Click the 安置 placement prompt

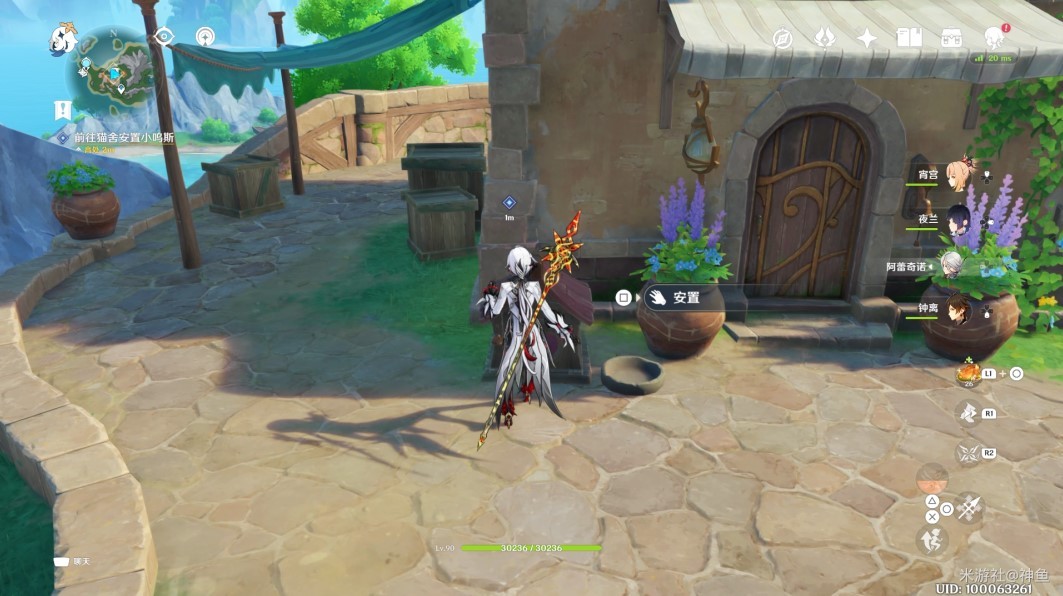coord(675,297)
